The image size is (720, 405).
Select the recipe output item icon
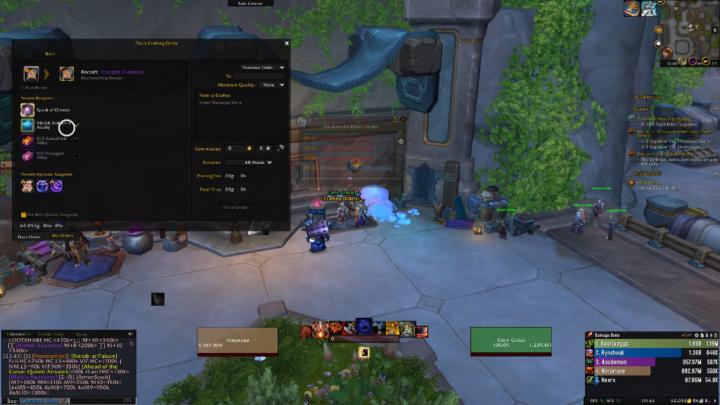(x=66, y=73)
